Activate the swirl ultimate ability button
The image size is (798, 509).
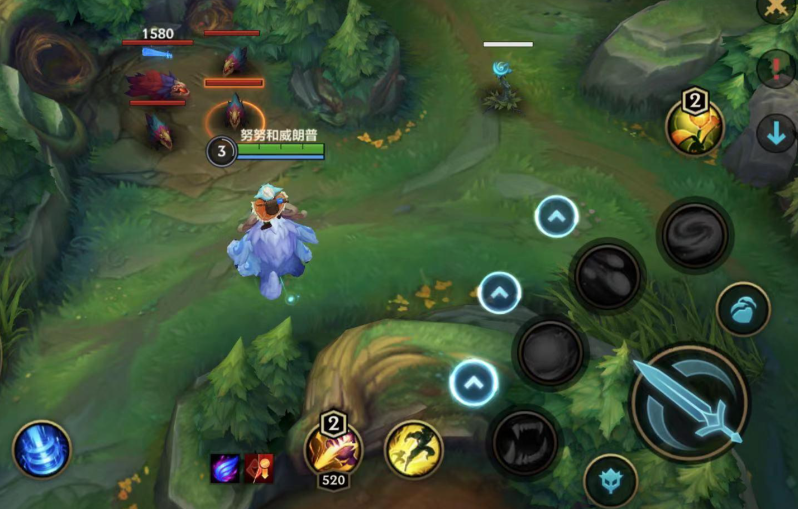pyautogui.click(x=695, y=236)
